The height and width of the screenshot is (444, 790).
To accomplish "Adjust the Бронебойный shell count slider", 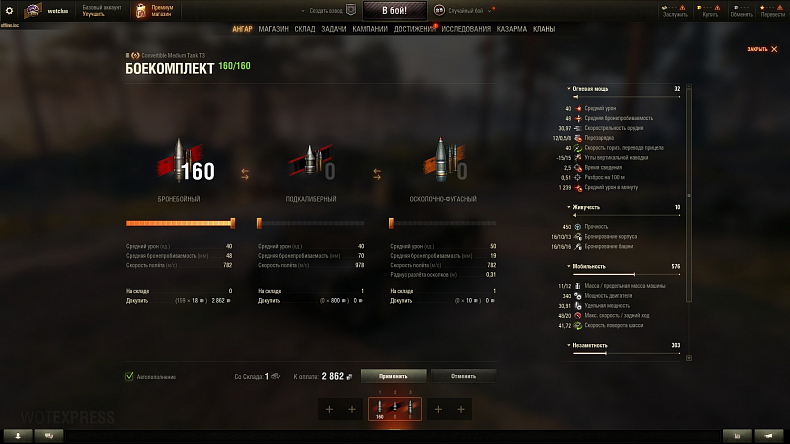I will (x=232, y=223).
